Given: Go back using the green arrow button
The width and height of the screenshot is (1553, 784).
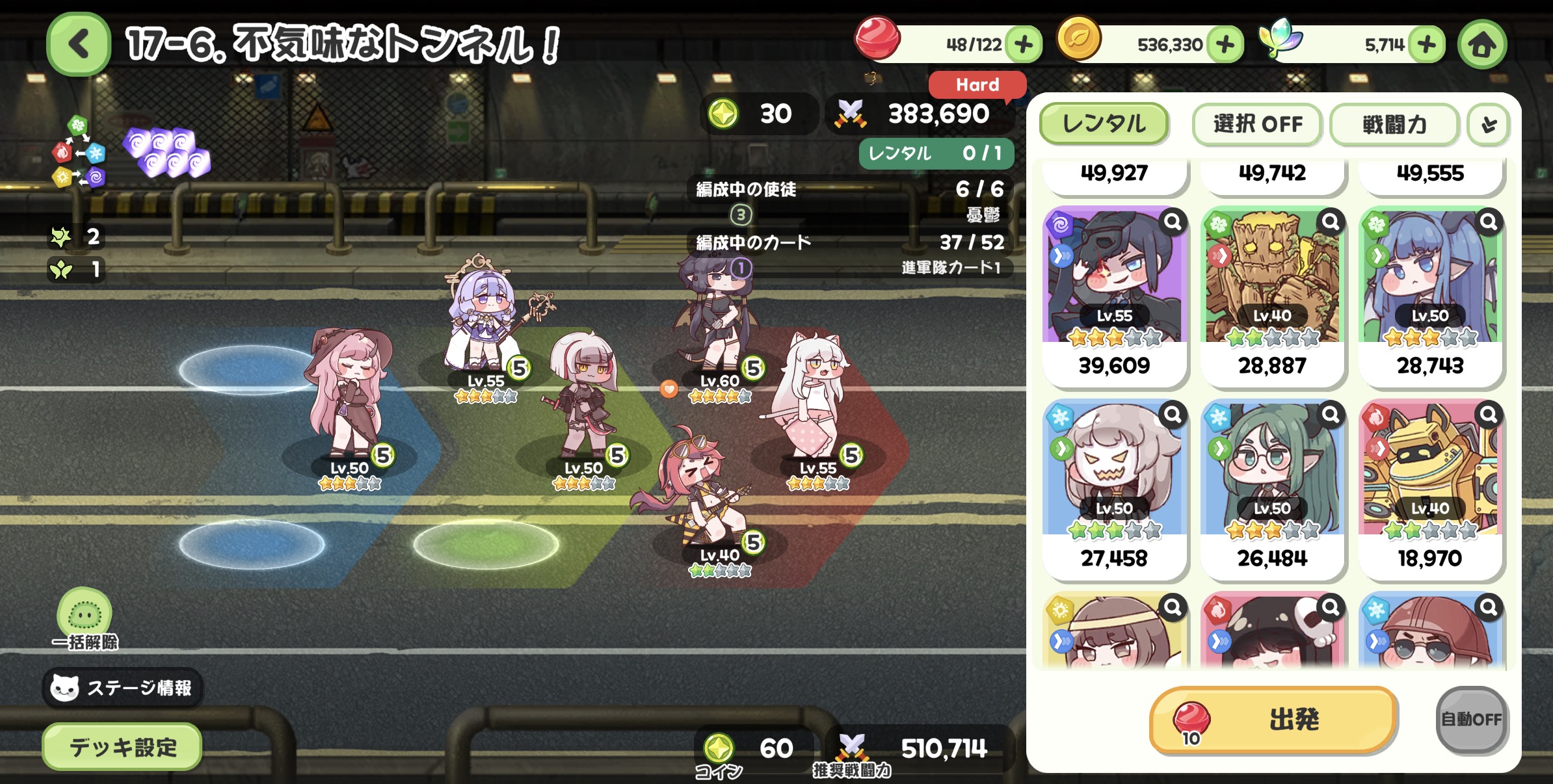Looking at the screenshot, I should [x=79, y=44].
